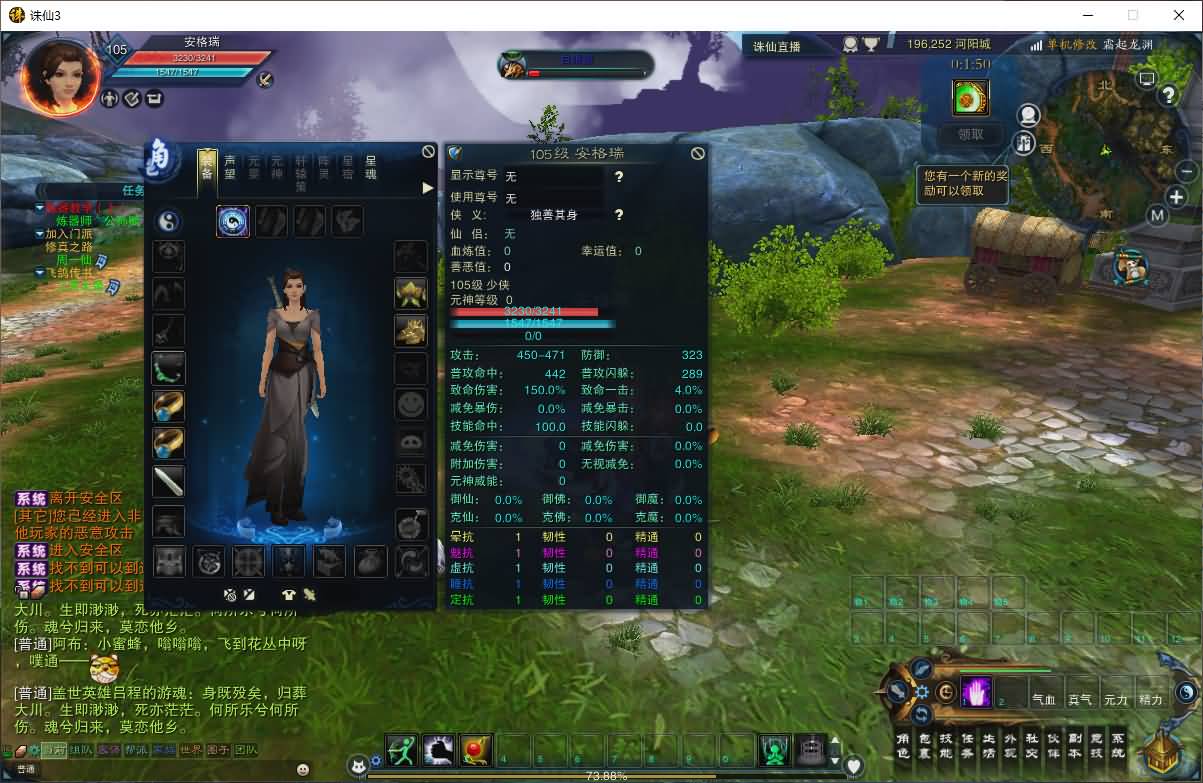This screenshot has height=783, width=1203.
Task: Open the chat emoji picker
Action: pyautogui.click(x=303, y=769)
